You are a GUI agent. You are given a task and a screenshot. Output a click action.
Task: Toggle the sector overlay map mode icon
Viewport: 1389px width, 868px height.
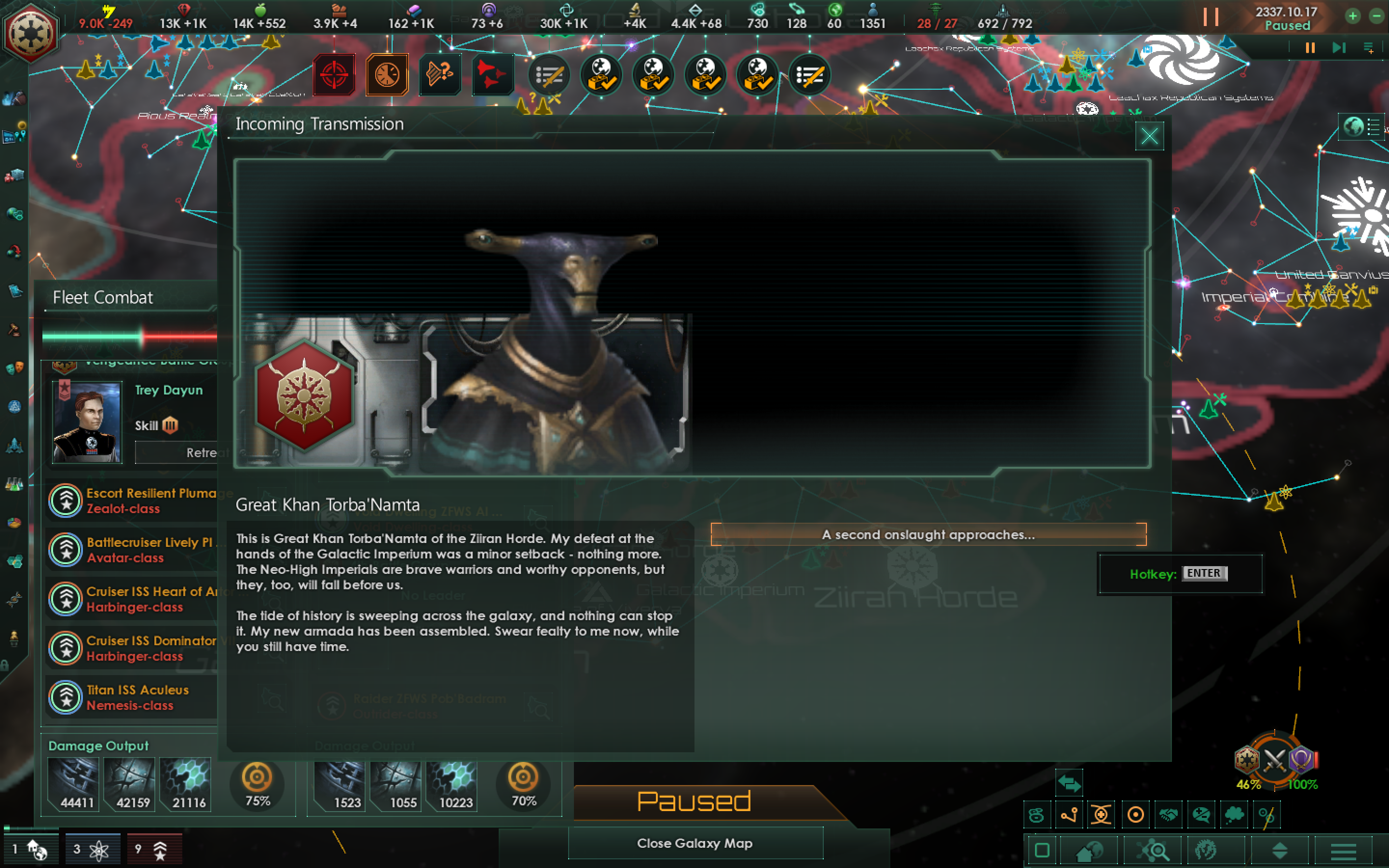[x=1101, y=814]
